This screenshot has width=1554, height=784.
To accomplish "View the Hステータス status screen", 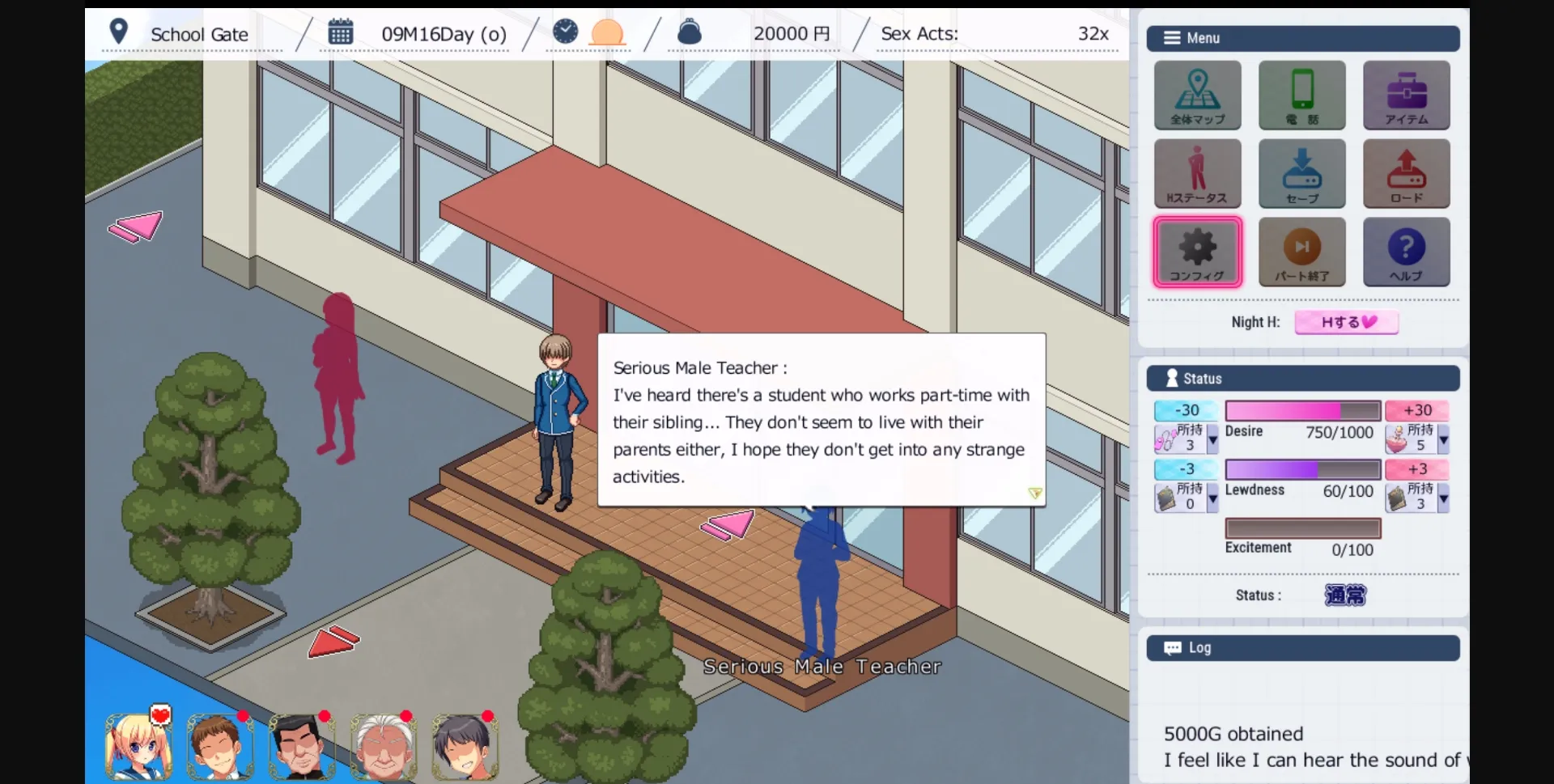I will [x=1197, y=173].
